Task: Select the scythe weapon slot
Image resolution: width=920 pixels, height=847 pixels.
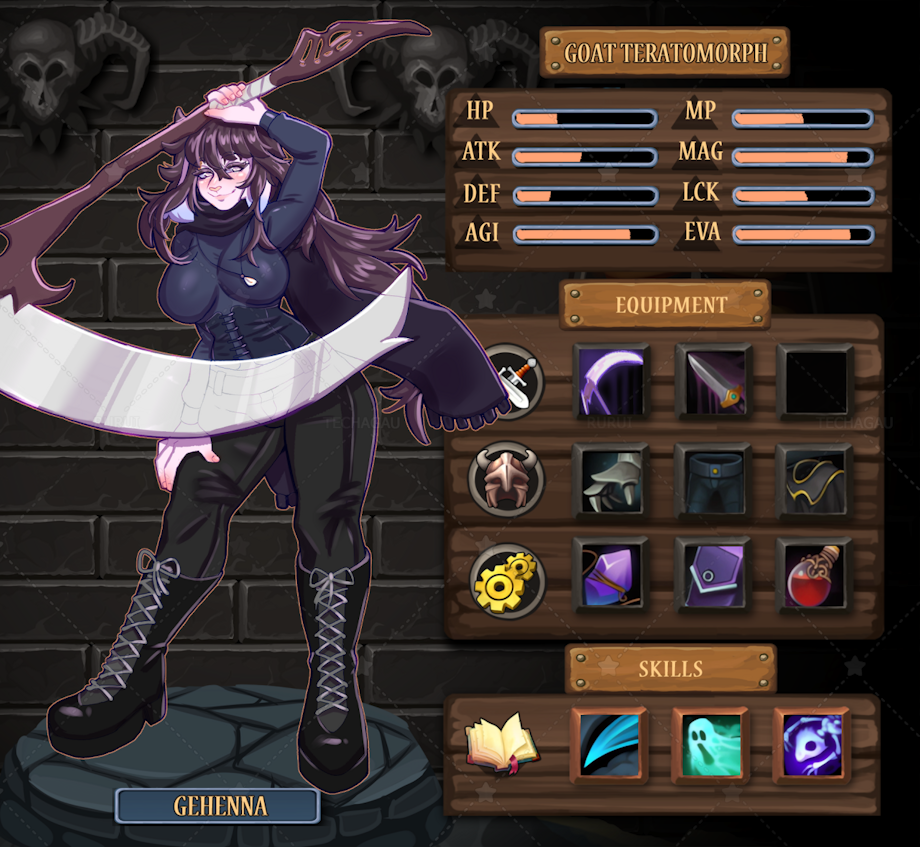Action: pos(611,381)
